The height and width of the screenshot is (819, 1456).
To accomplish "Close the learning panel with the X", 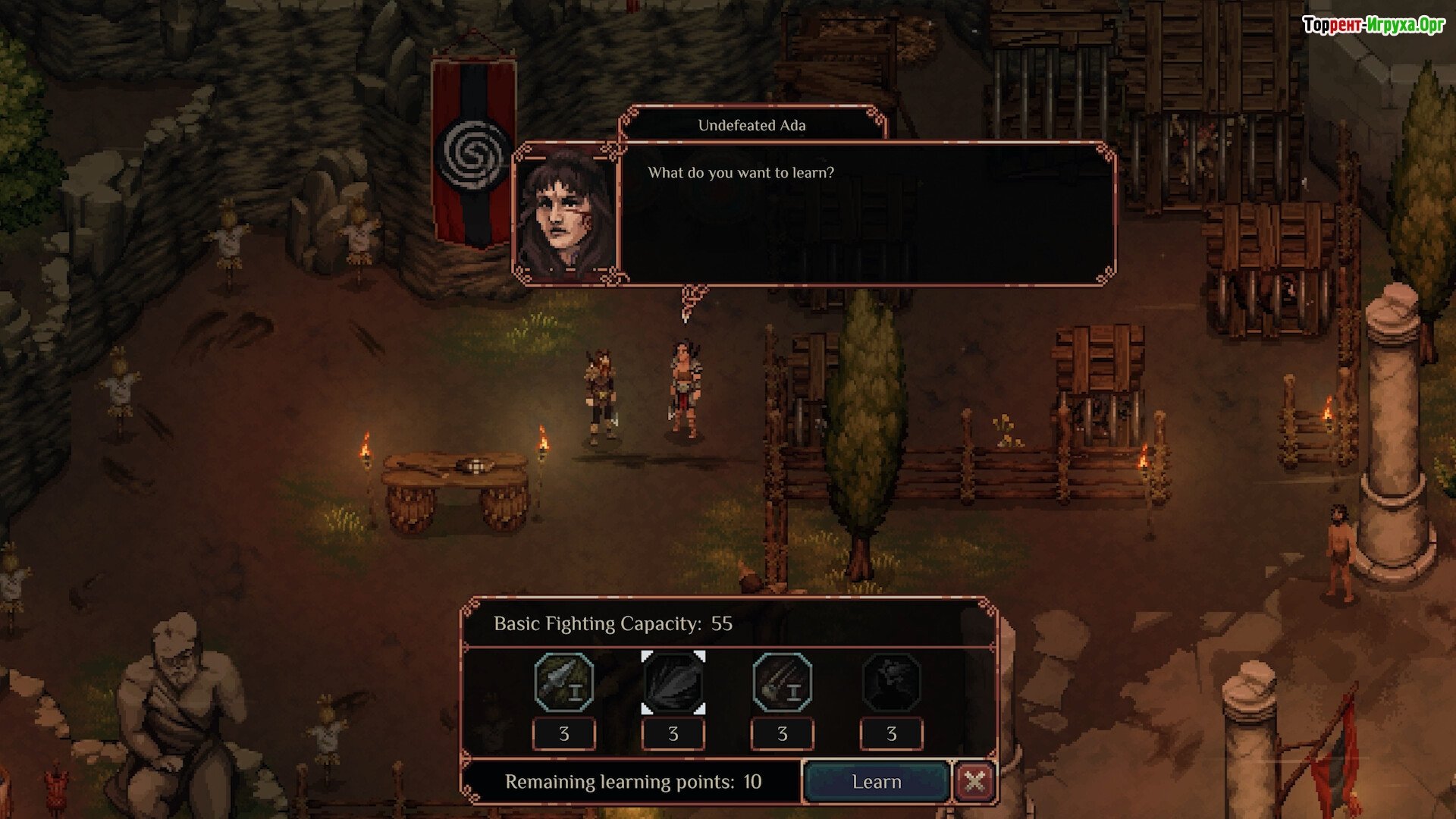I will coord(974,781).
